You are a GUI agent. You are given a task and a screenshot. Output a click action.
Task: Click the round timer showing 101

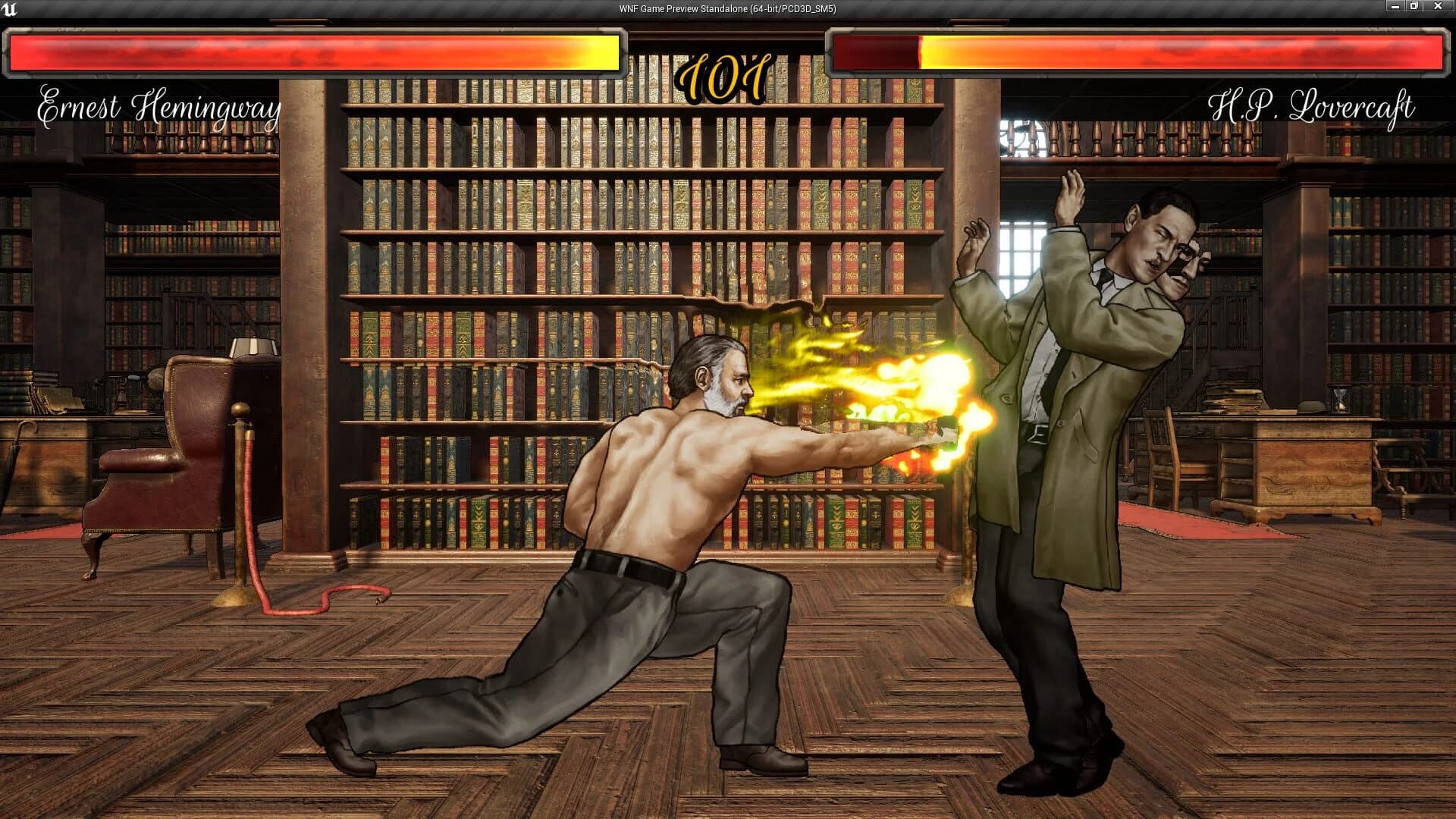point(726,72)
